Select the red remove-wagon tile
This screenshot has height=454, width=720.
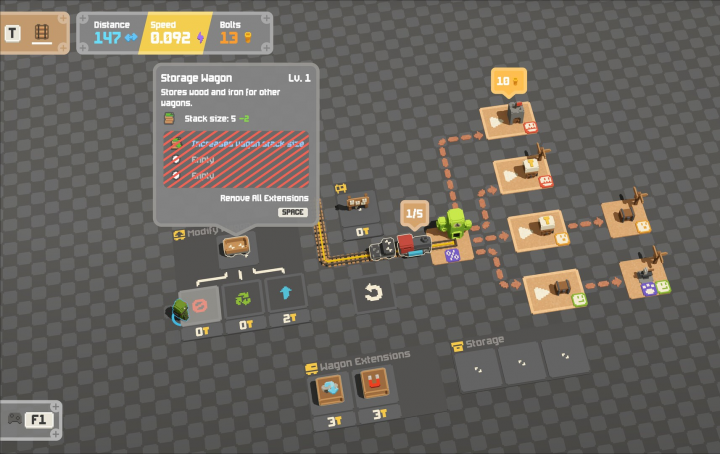[198, 300]
